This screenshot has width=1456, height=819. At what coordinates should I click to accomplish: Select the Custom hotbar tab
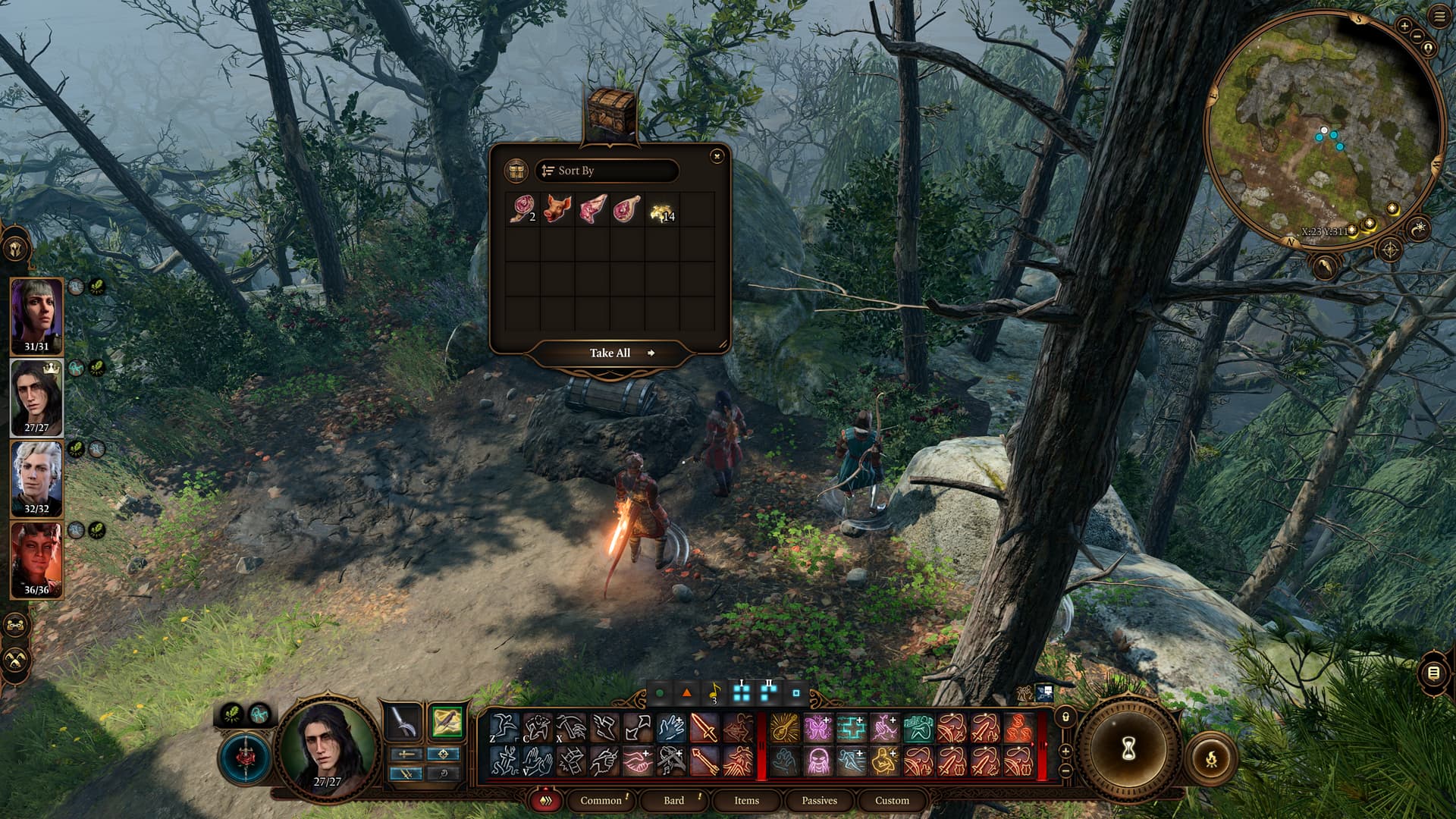click(x=892, y=801)
